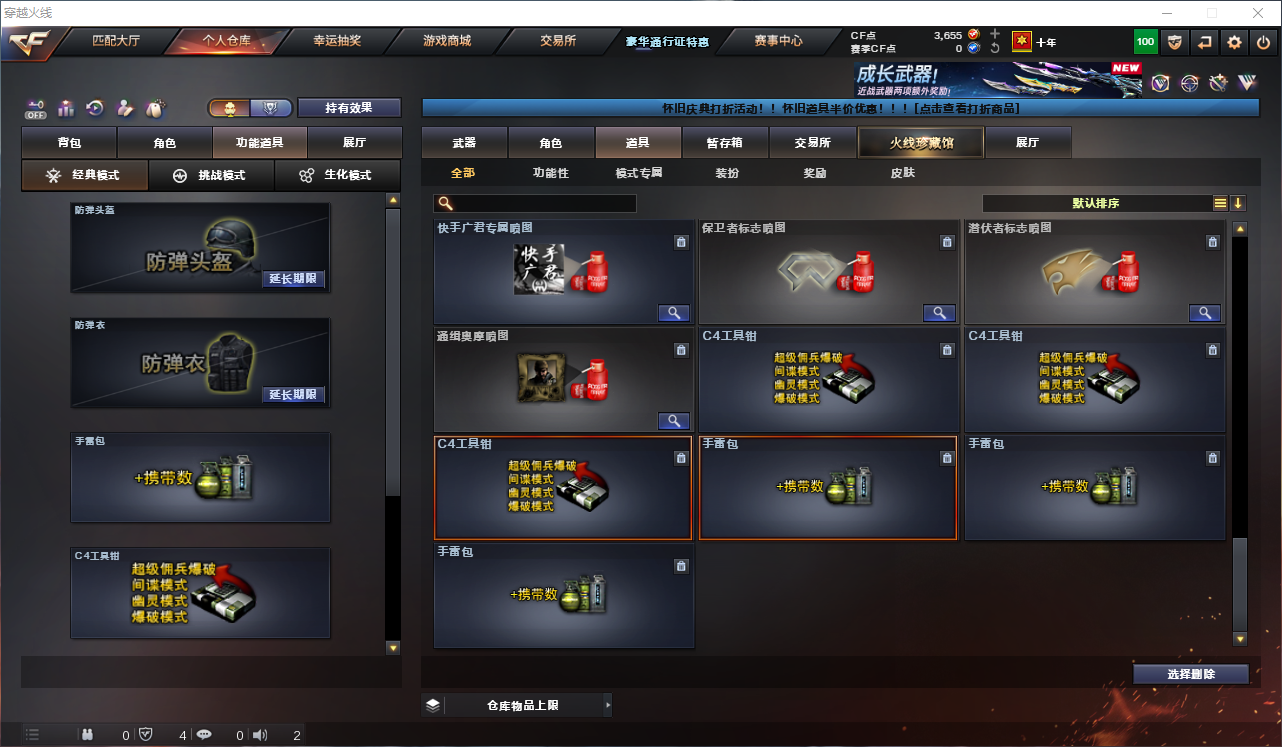The width and height of the screenshot is (1282, 747).
Task: Choose the 生化模式 biochemical mode tab
Action: pyautogui.click(x=336, y=175)
